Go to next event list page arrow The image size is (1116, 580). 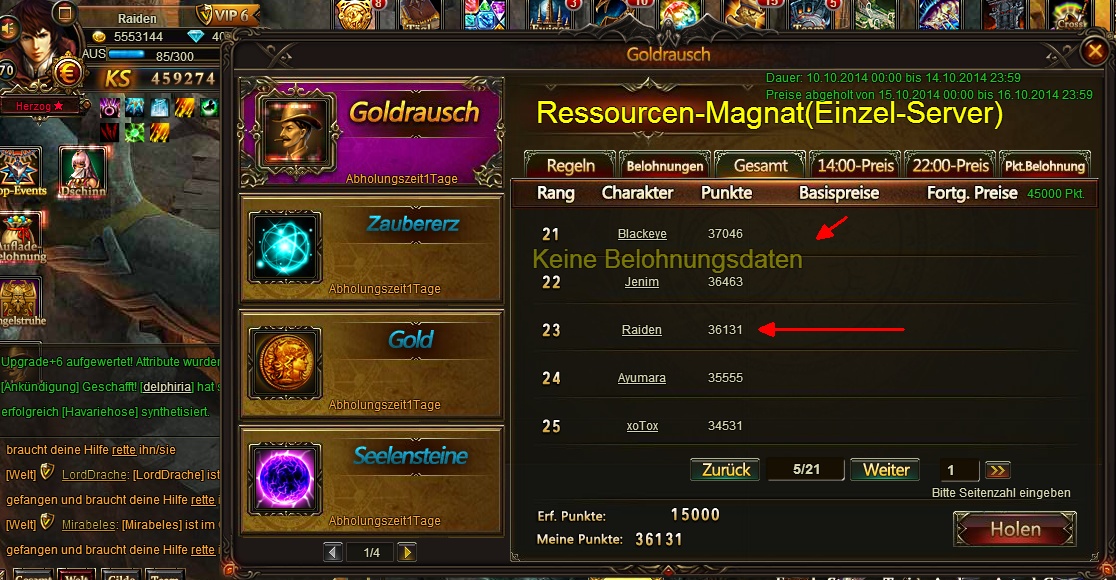pyautogui.click(x=406, y=552)
